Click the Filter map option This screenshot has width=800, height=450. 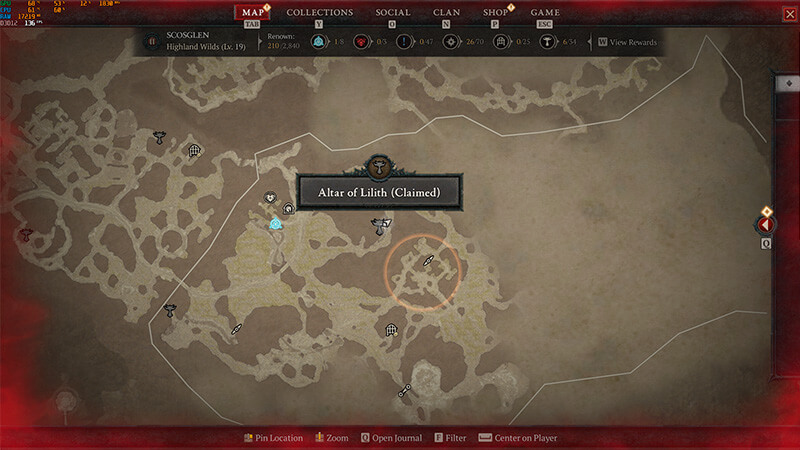[x=451, y=438]
